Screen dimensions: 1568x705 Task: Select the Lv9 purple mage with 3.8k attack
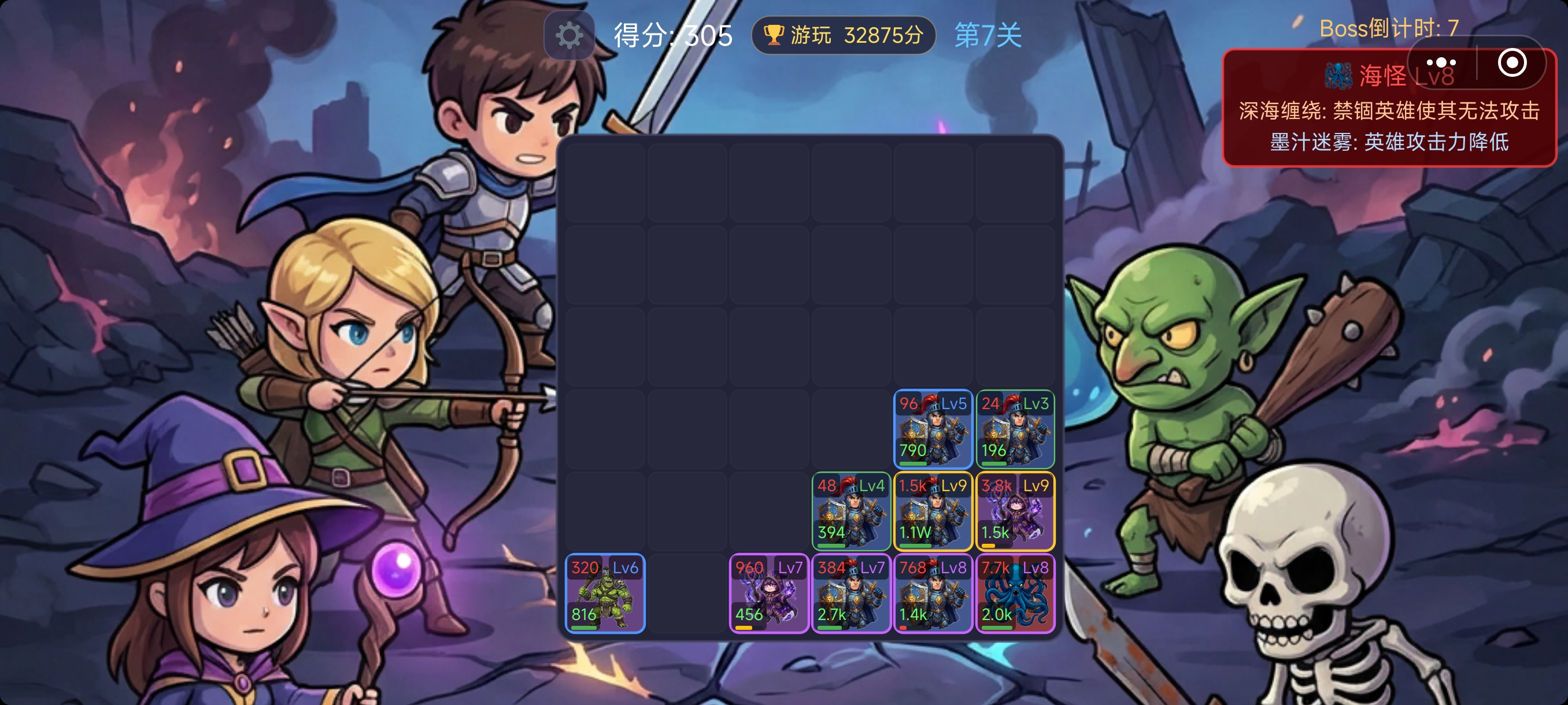pos(1015,511)
